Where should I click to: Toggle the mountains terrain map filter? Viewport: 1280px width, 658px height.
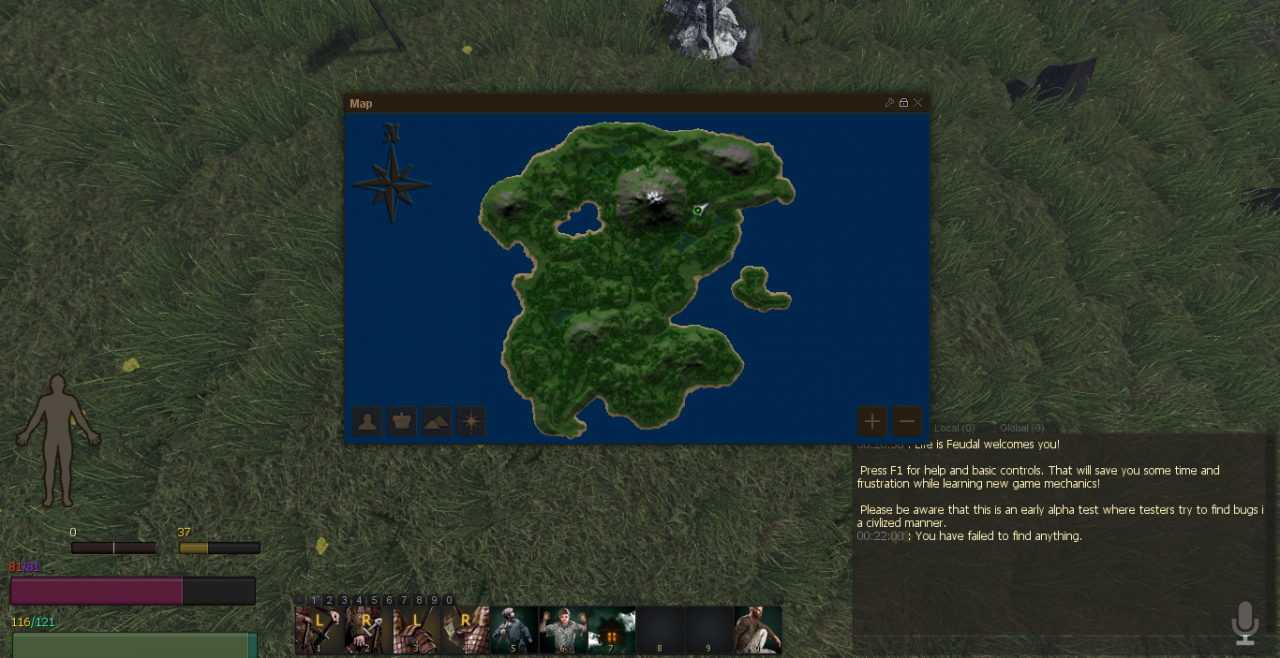point(436,421)
